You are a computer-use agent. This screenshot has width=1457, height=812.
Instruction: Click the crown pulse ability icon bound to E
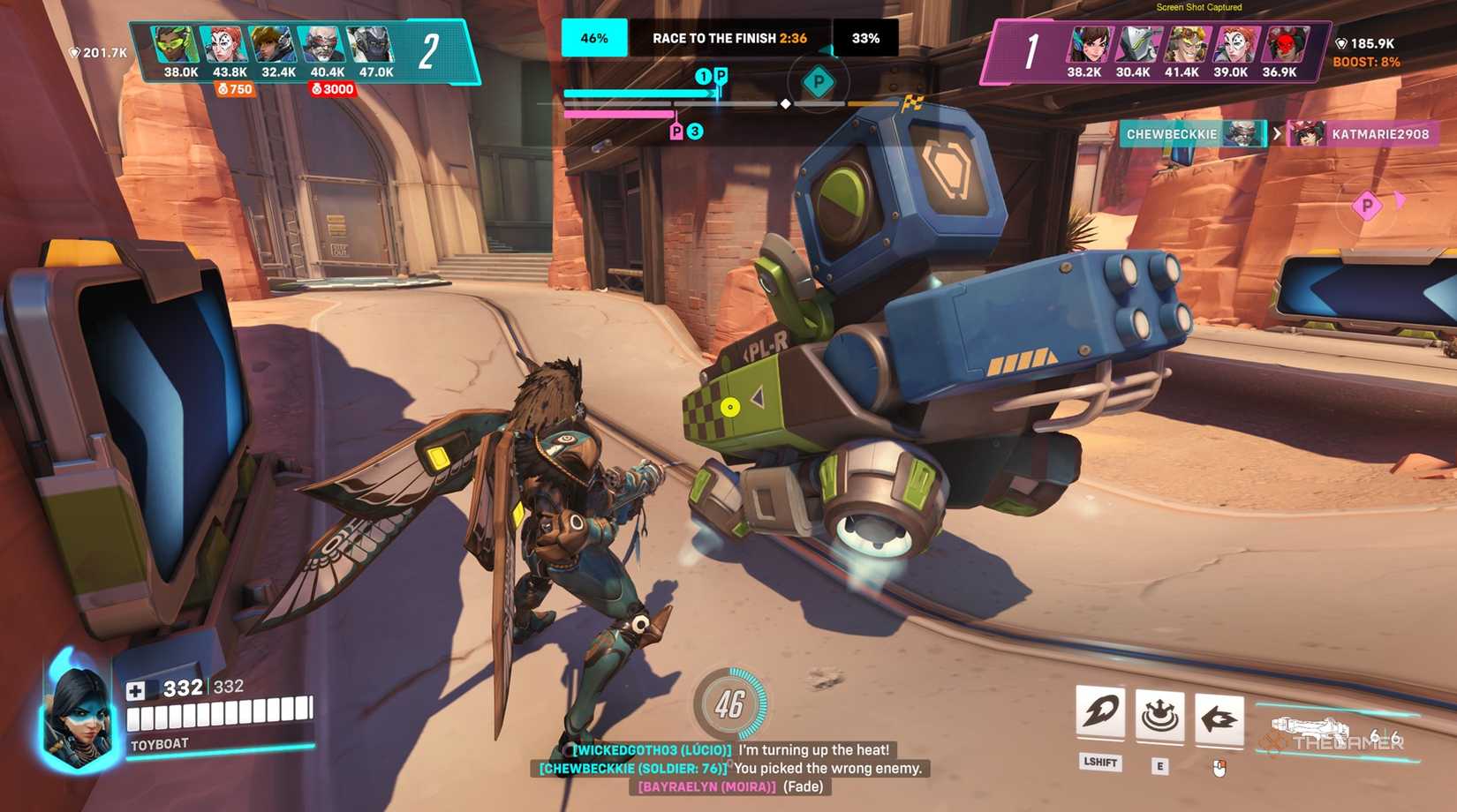point(1162,717)
